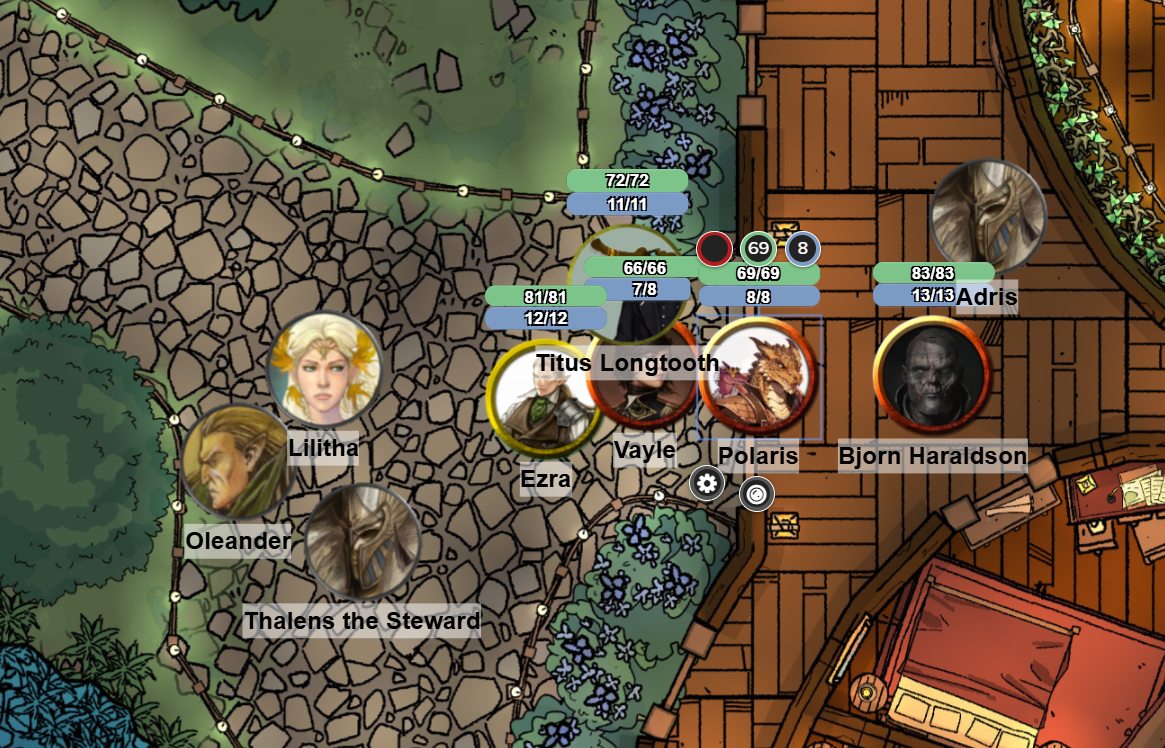Image resolution: width=1165 pixels, height=748 pixels.
Task: Select the Polaris dragonborn token
Action: pyautogui.click(x=758, y=377)
